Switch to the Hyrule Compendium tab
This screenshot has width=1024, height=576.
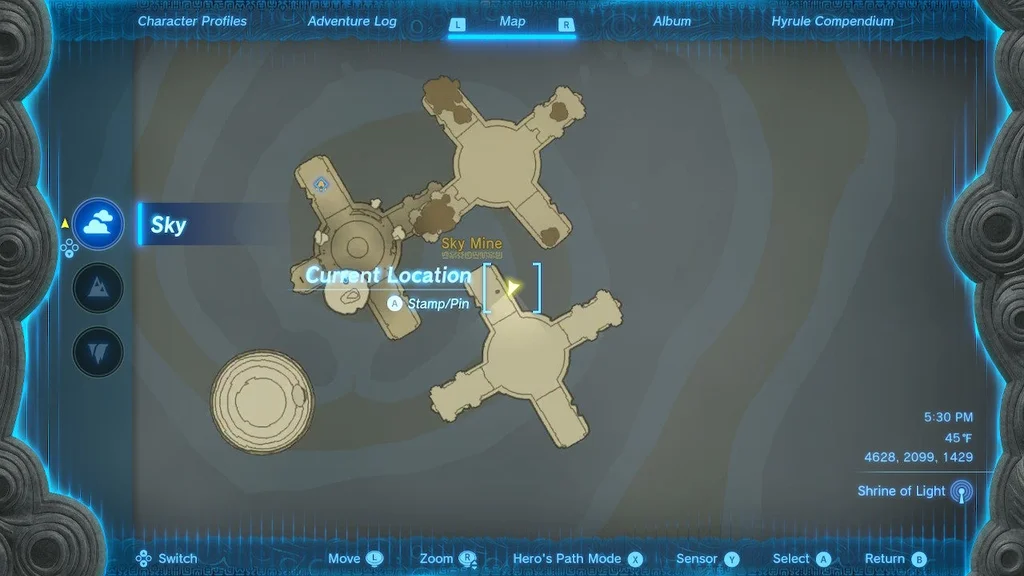(x=833, y=21)
